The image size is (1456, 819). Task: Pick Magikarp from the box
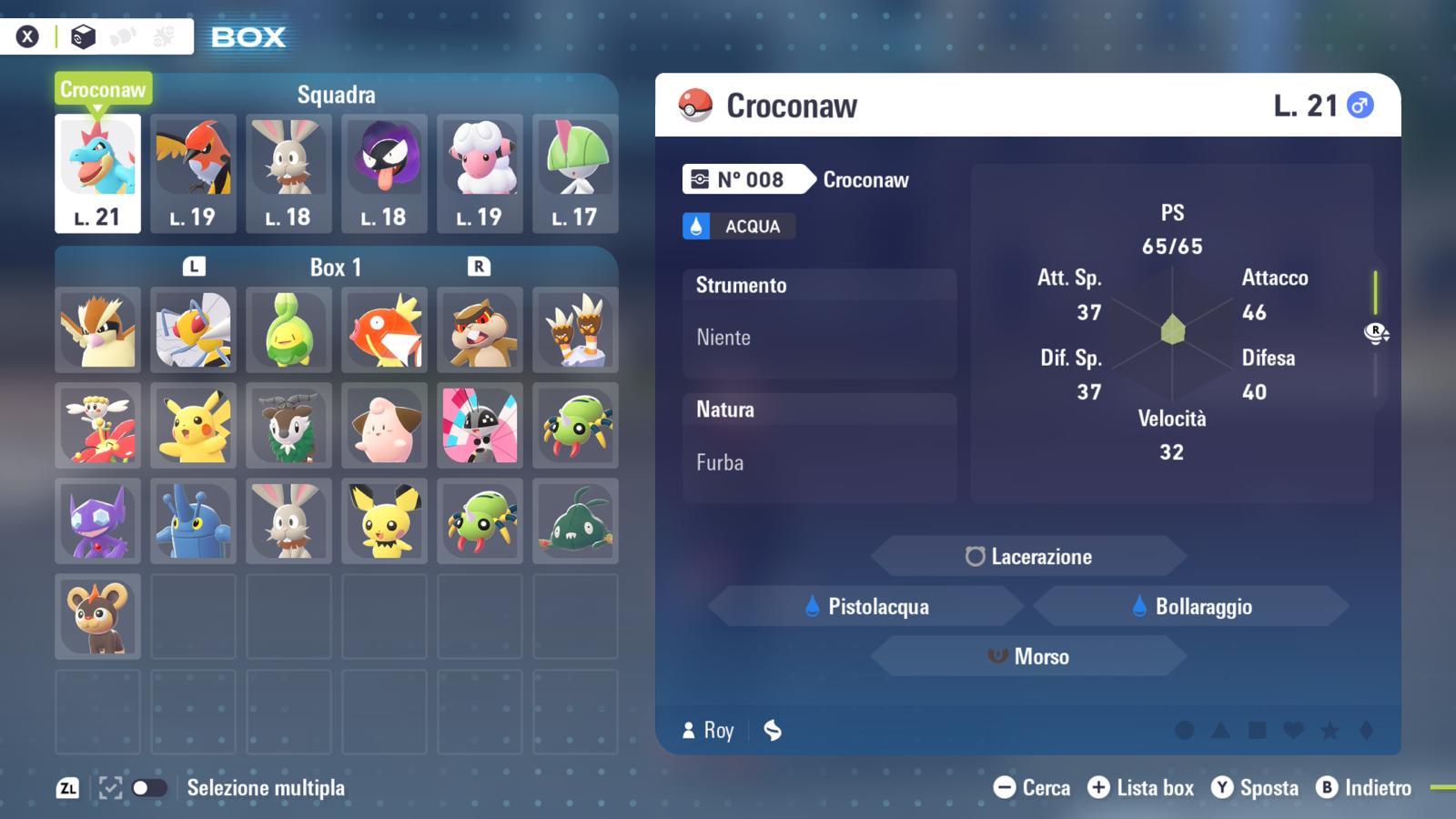coord(384,330)
